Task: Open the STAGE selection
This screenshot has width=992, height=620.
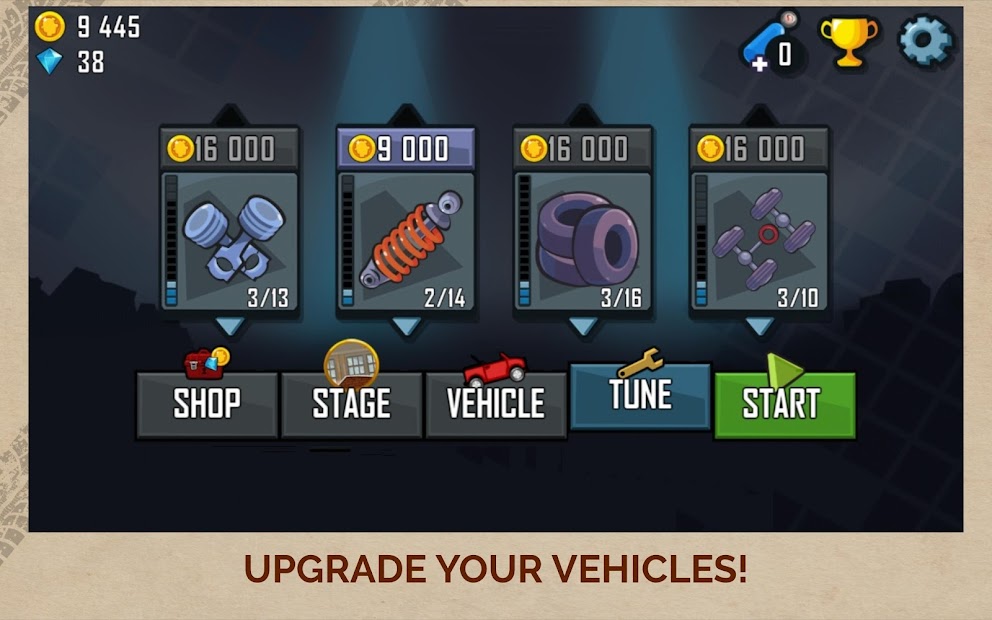Action: tap(351, 404)
